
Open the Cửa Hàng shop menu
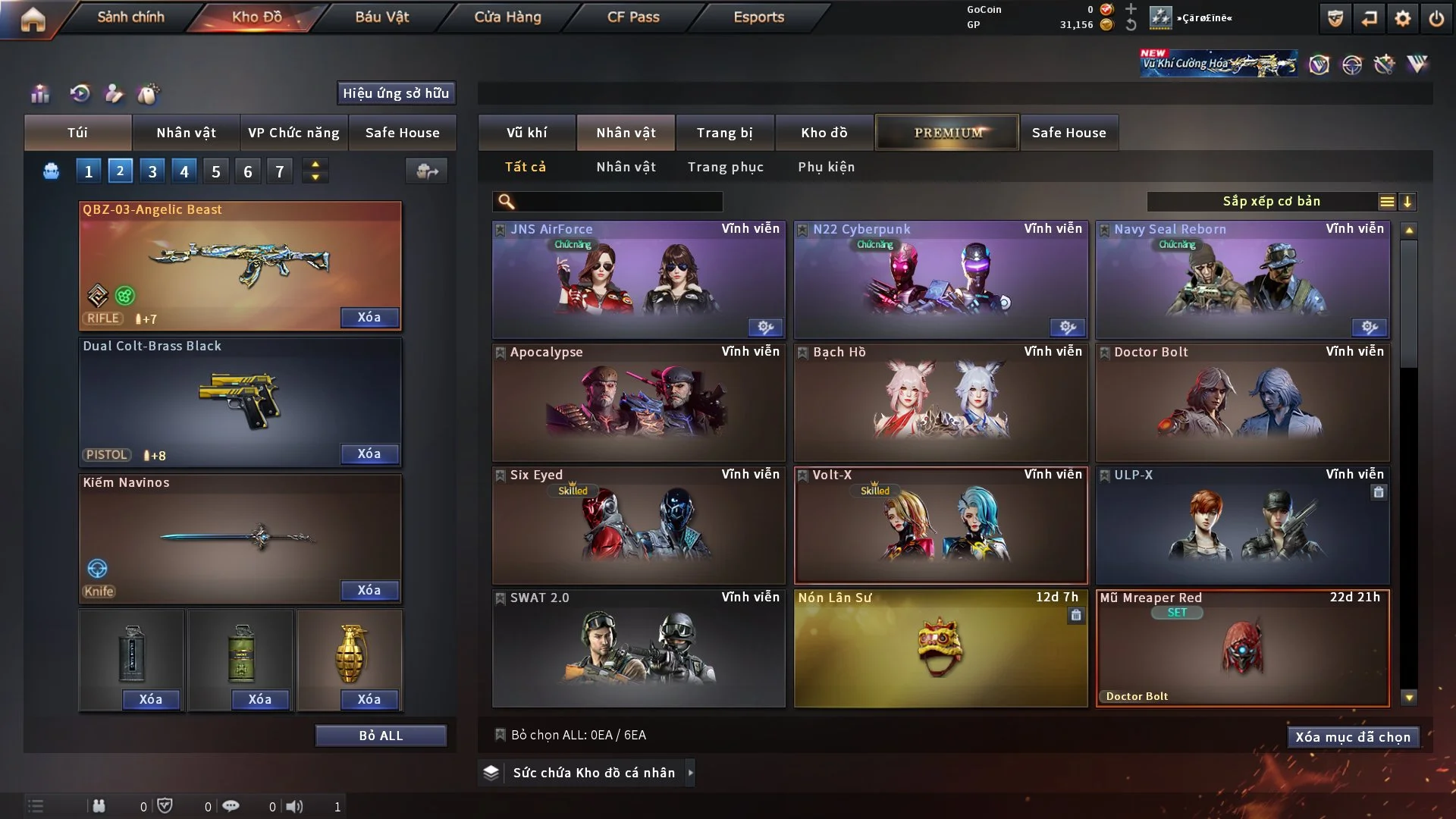(x=507, y=17)
